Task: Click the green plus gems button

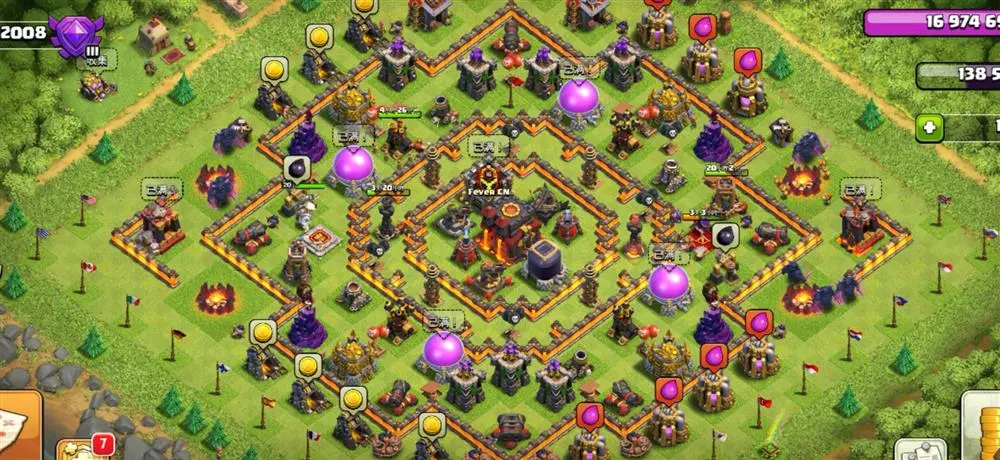Action: coord(930,127)
